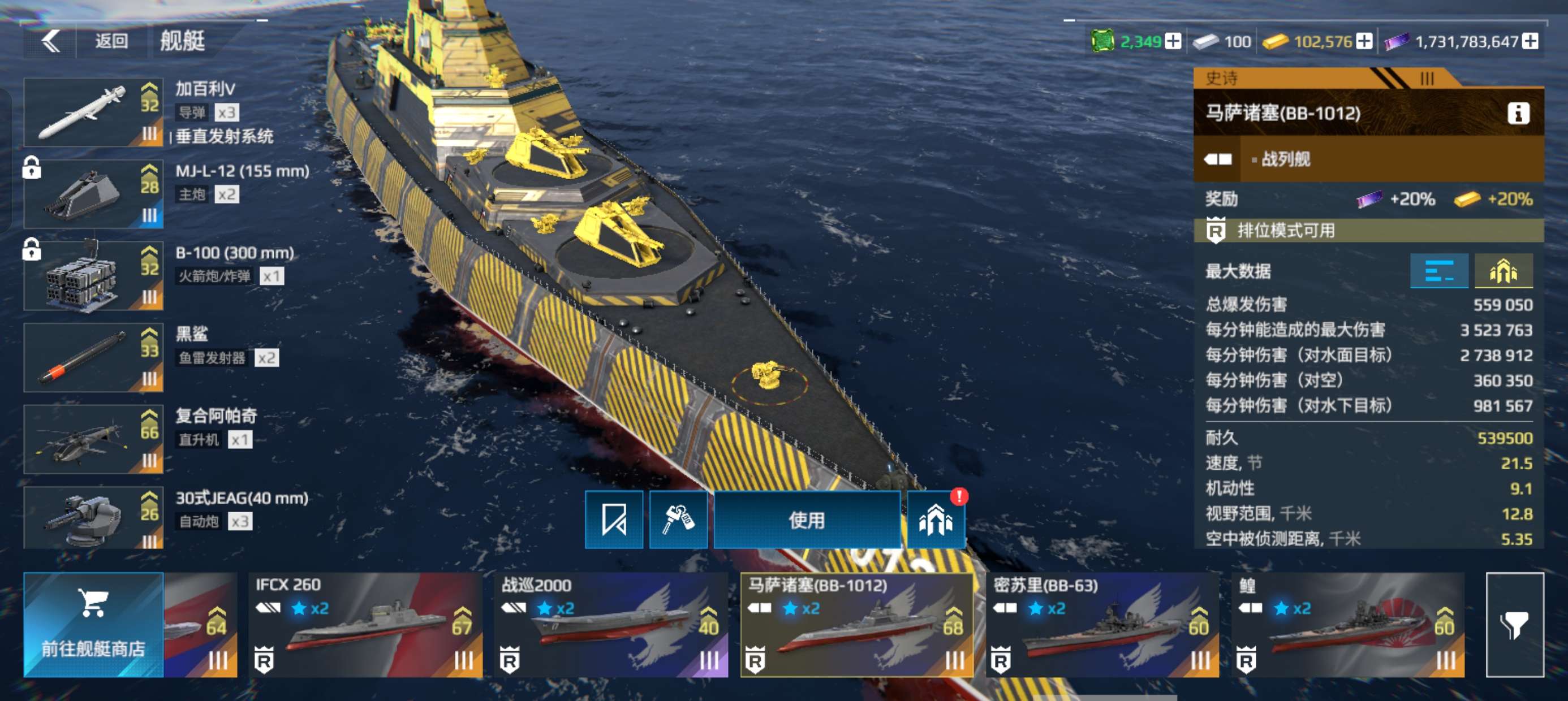Select the 30式JEAG (40 mm) autocannon slot

[93, 518]
